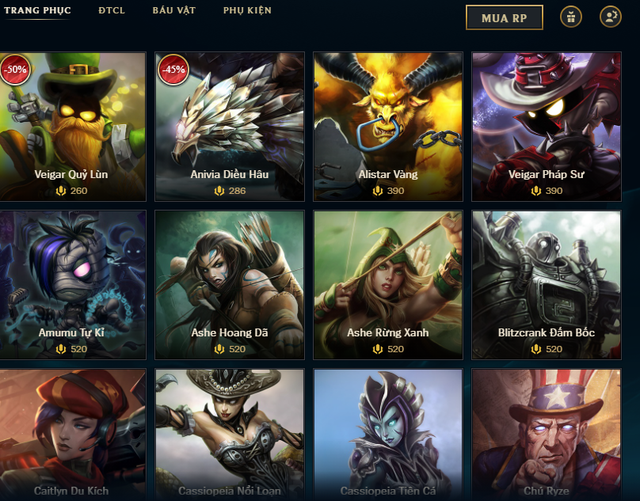View the Cassiopeia Tiên Cá skin
Image resolution: width=640 pixels, height=501 pixels.
pos(388,436)
